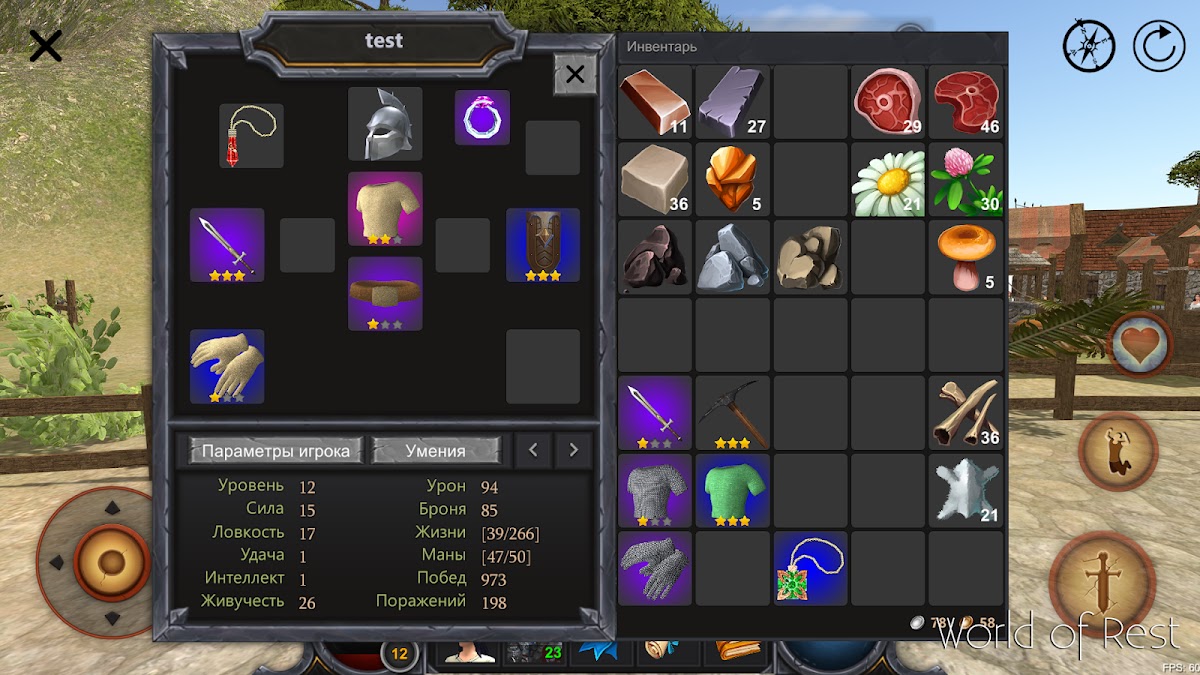The width and height of the screenshot is (1200, 675).
Task: Select the equipped steel helmet
Action: click(x=385, y=124)
